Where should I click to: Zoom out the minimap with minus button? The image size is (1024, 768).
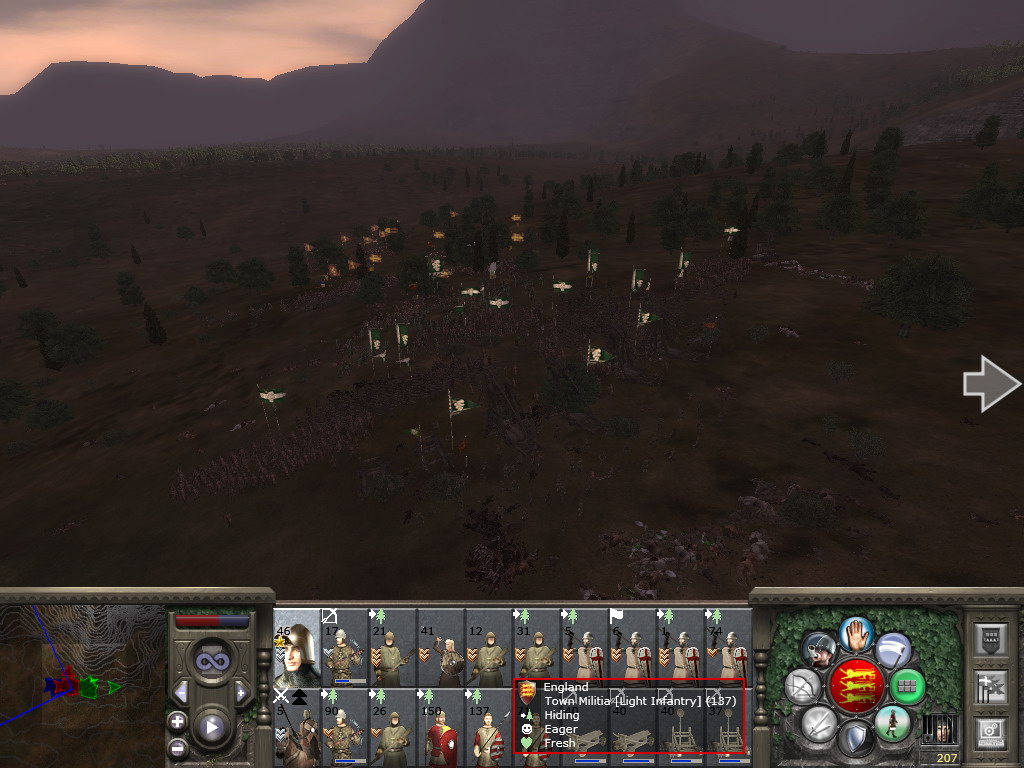click(x=178, y=747)
